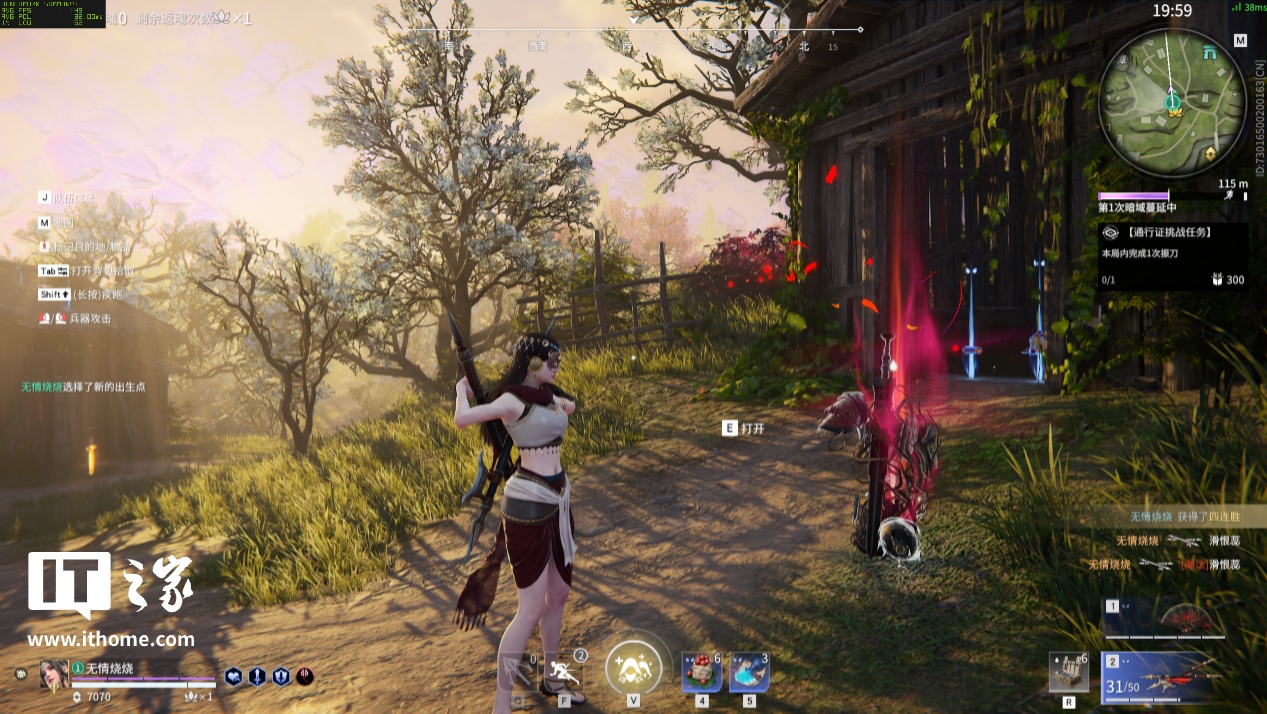The height and width of the screenshot is (714, 1267).
Task: Click the blue shield buff icon
Action: tap(281, 677)
